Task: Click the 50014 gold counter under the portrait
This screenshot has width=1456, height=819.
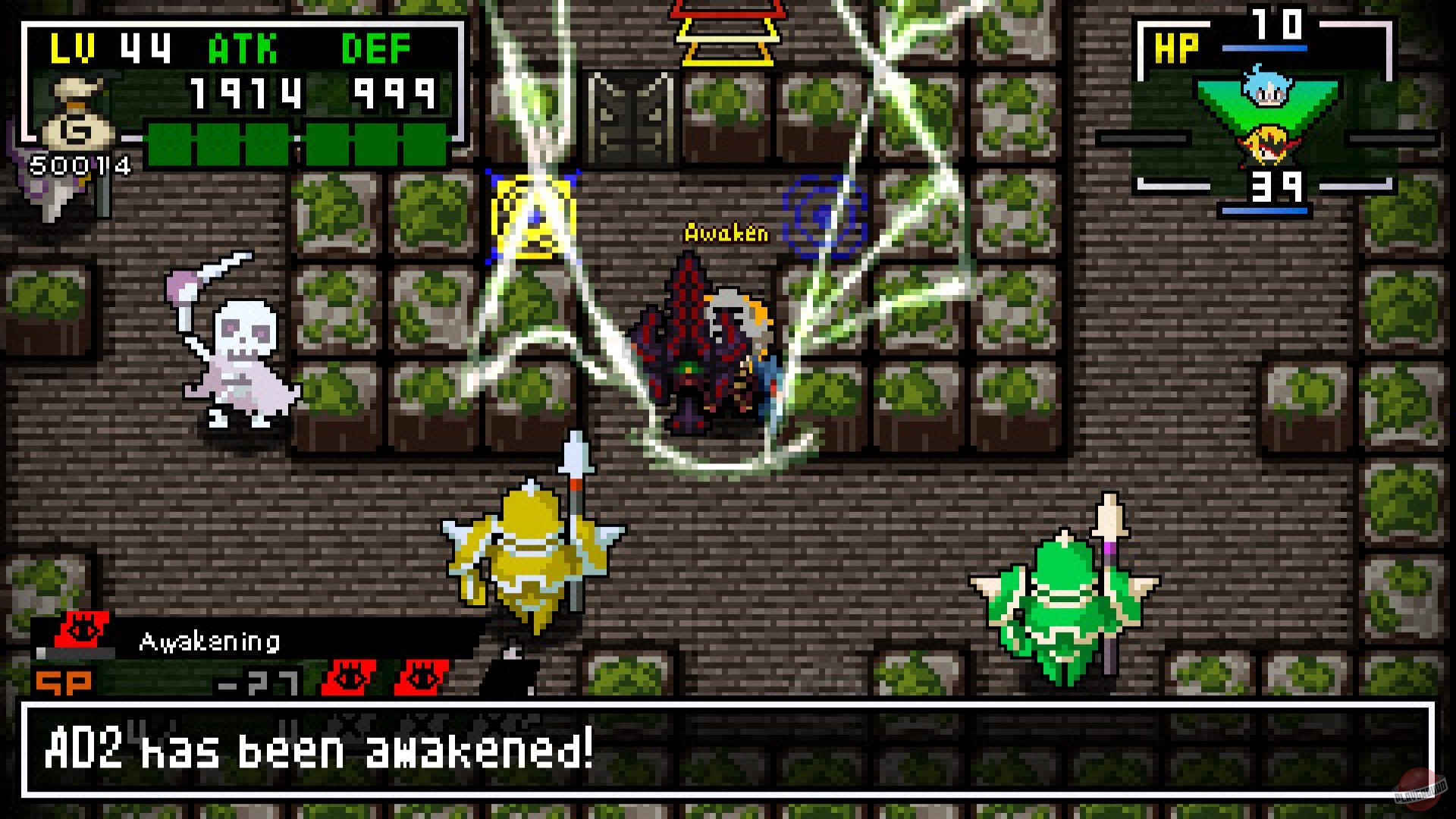Action: pos(81,163)
